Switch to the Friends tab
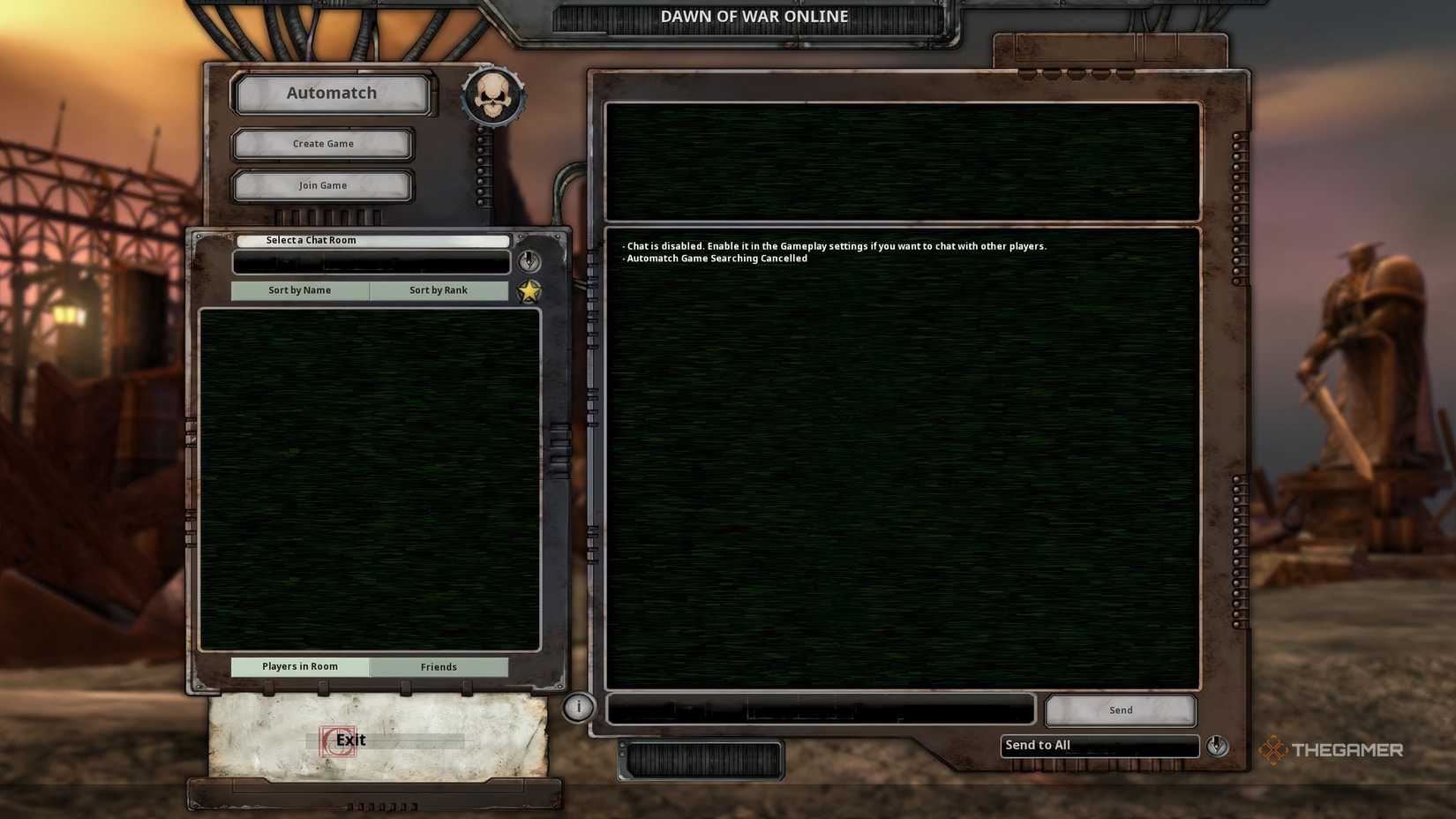Viewport: 1456px width, 819px height. point(439,667)
